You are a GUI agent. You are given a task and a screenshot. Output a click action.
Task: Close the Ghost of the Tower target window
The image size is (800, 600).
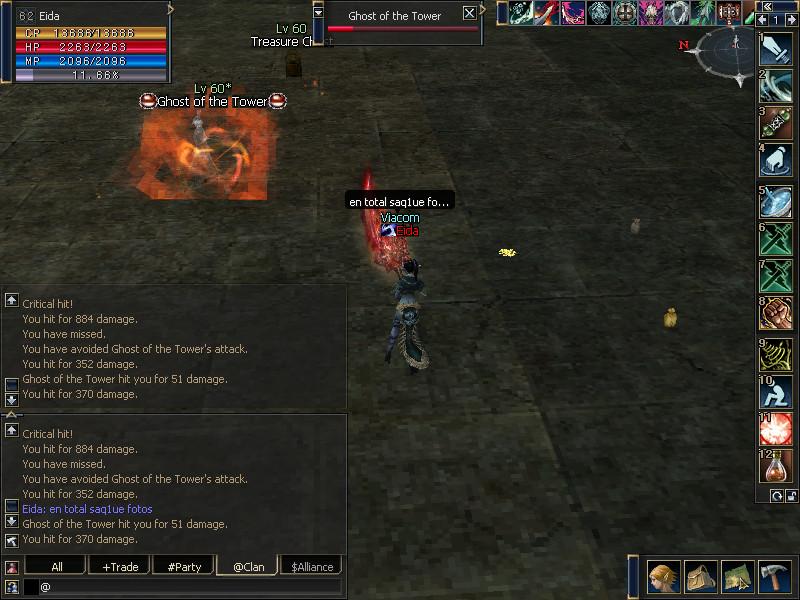tap(469, 14)
